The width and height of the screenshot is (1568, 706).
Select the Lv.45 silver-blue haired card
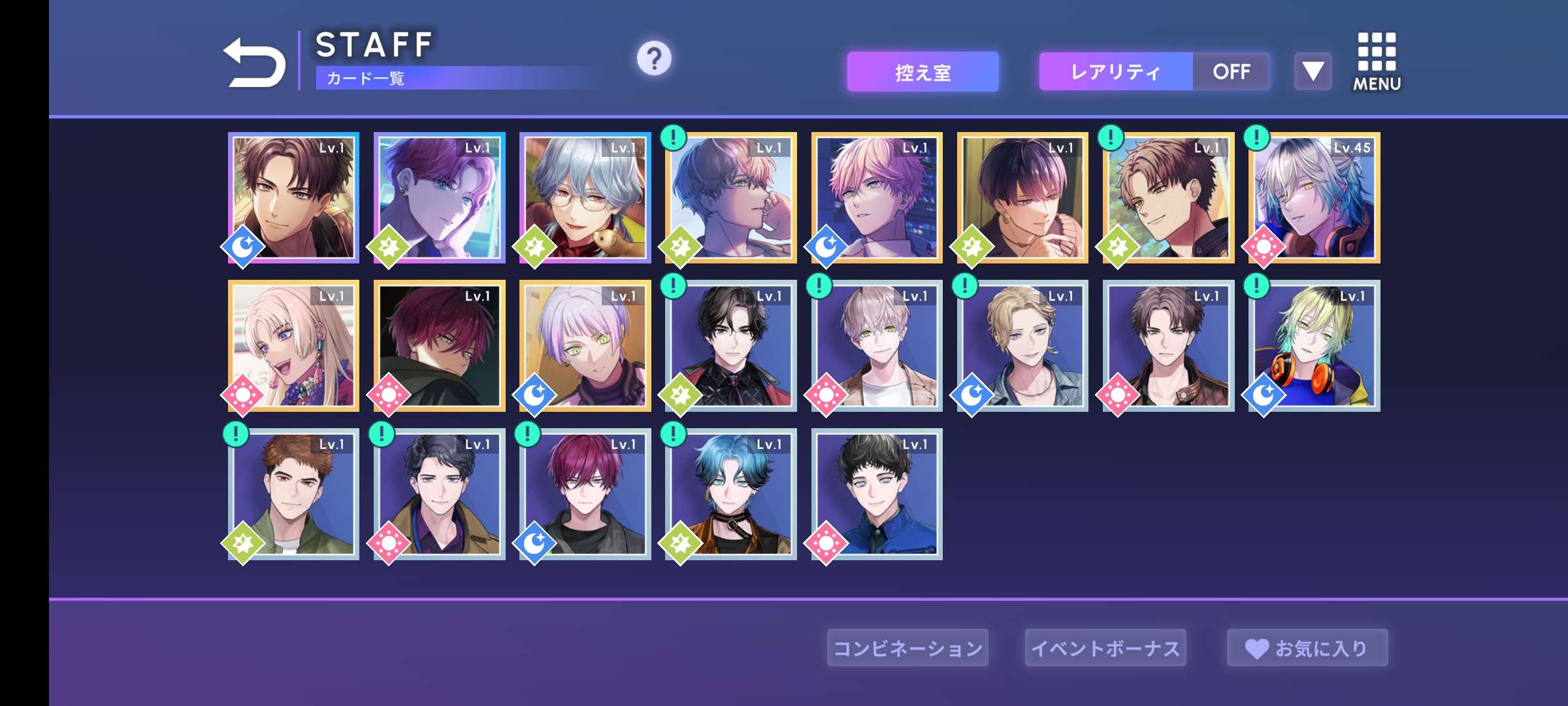pyautogui.click(x=1314, y=198)
